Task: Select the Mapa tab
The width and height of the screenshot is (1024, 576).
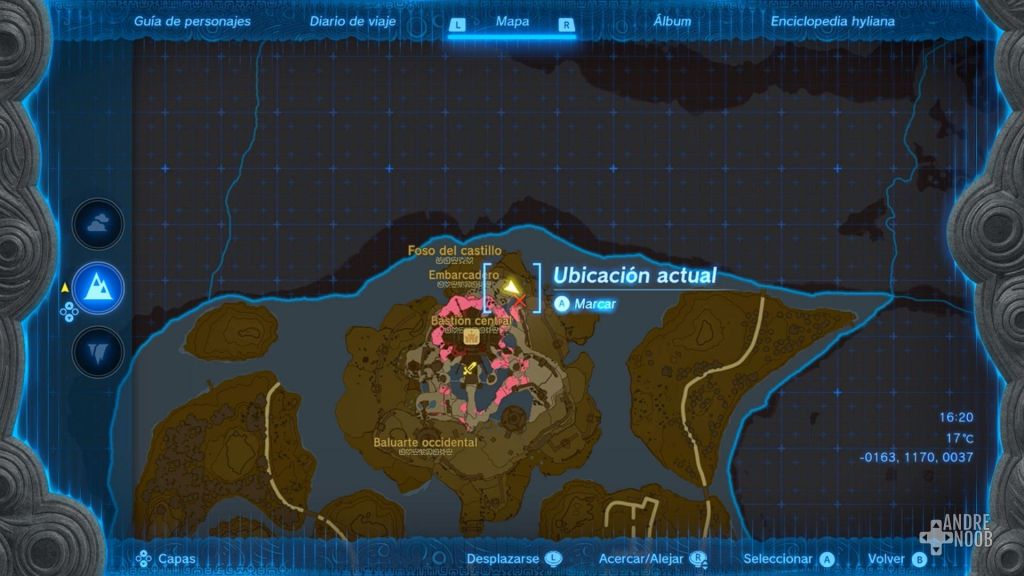Action: tap(512, 21)
